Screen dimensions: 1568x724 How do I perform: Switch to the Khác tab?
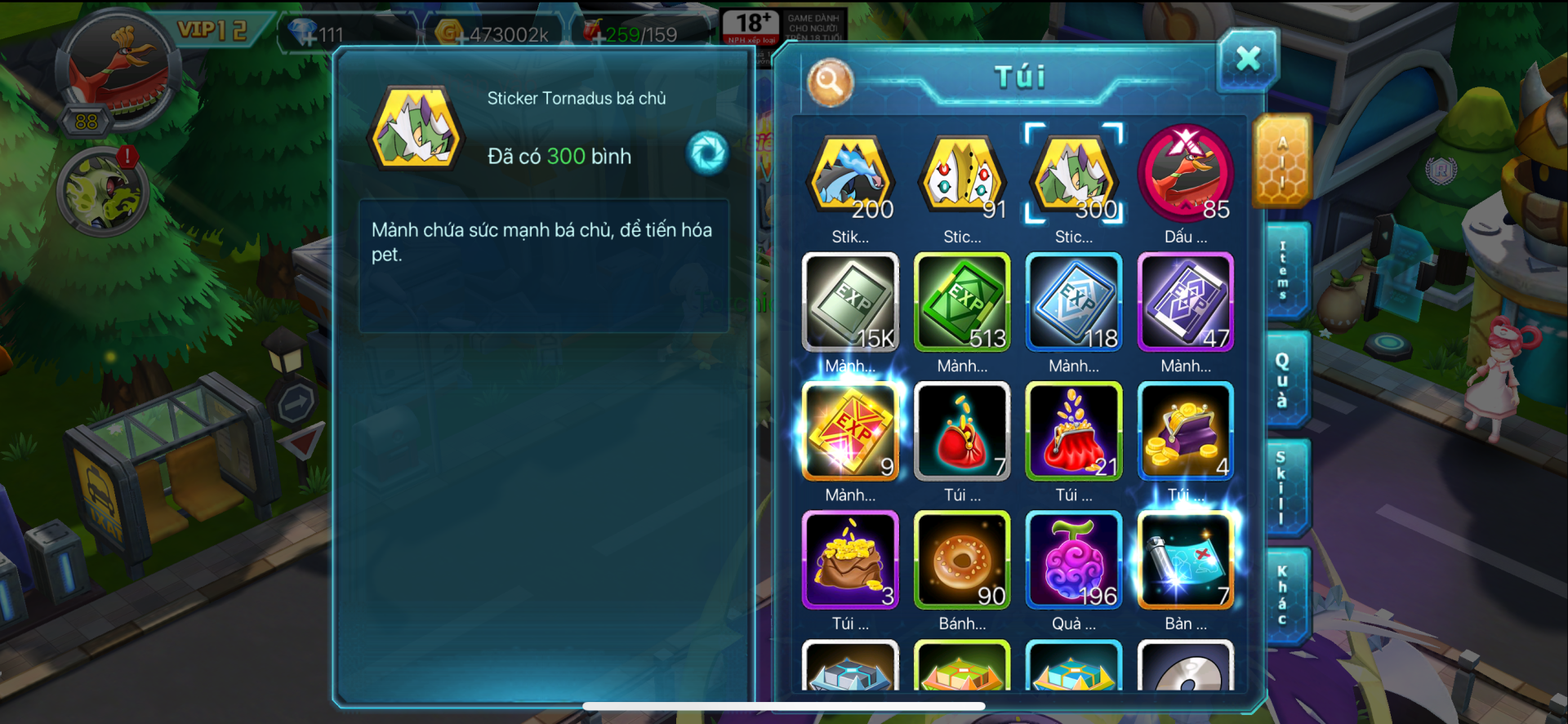(1284, 596)
